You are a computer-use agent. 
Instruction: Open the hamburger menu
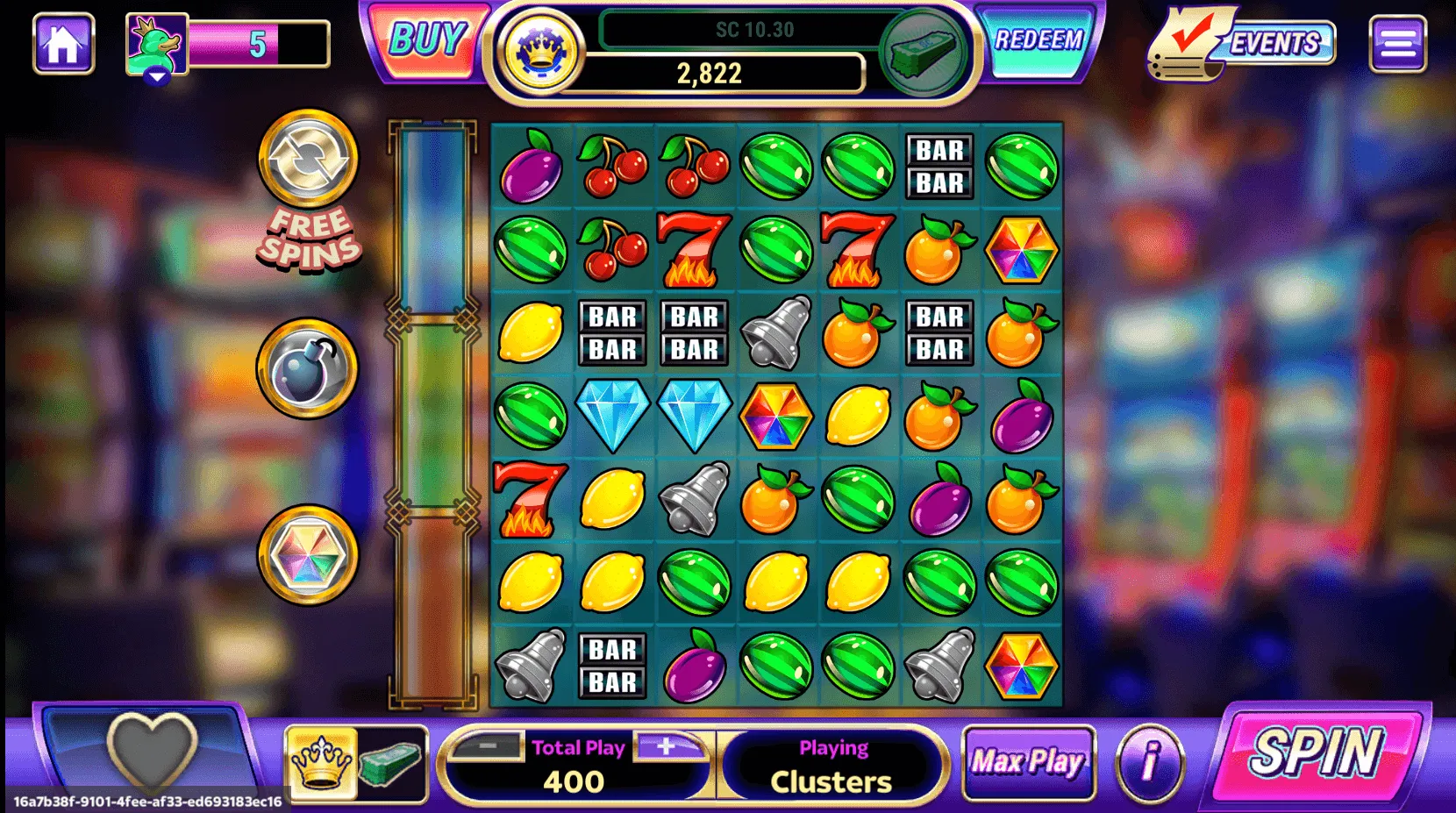(x=1397, y=44)
